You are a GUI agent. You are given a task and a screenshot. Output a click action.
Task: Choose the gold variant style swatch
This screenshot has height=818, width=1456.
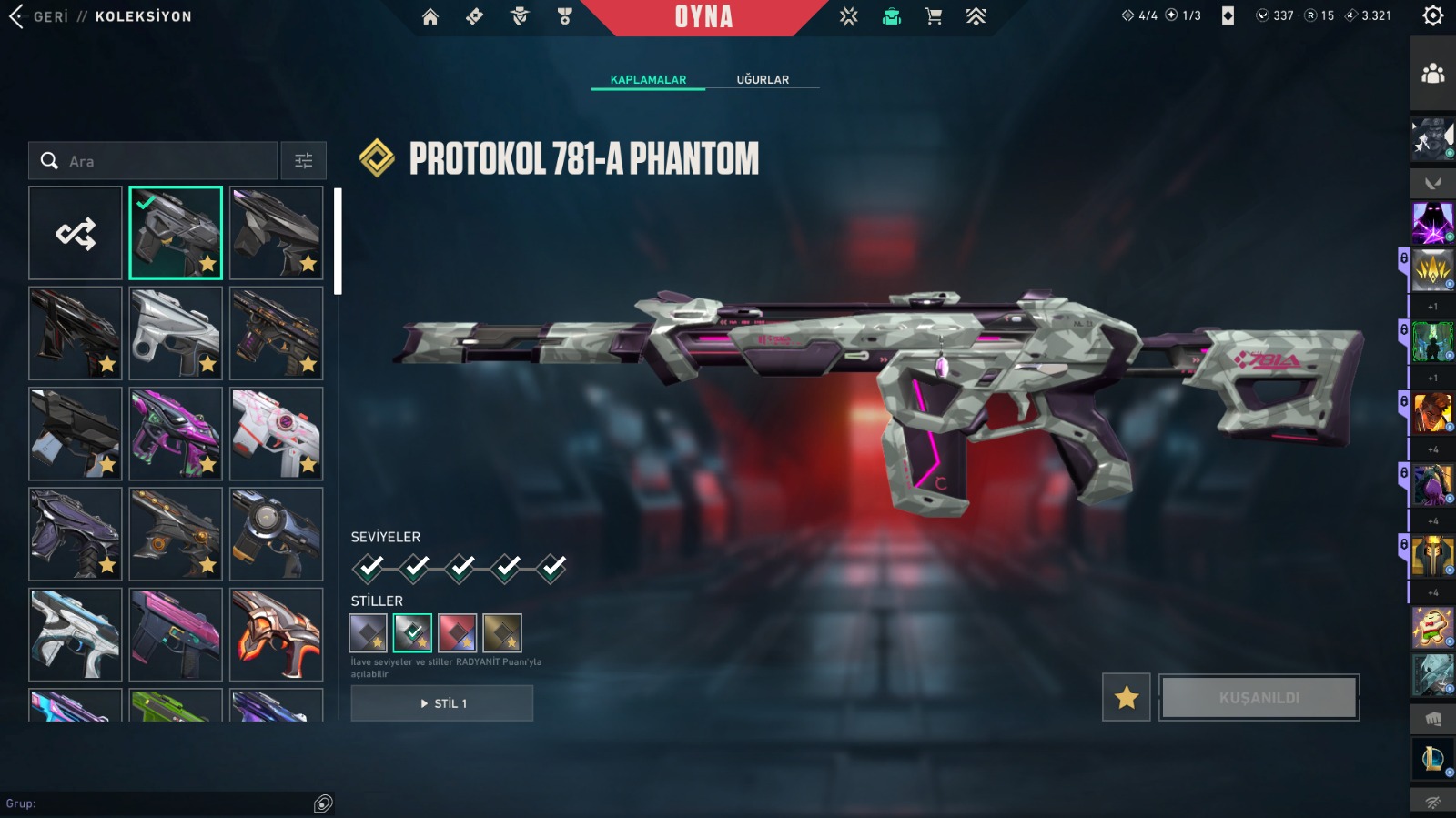point(502,632)
